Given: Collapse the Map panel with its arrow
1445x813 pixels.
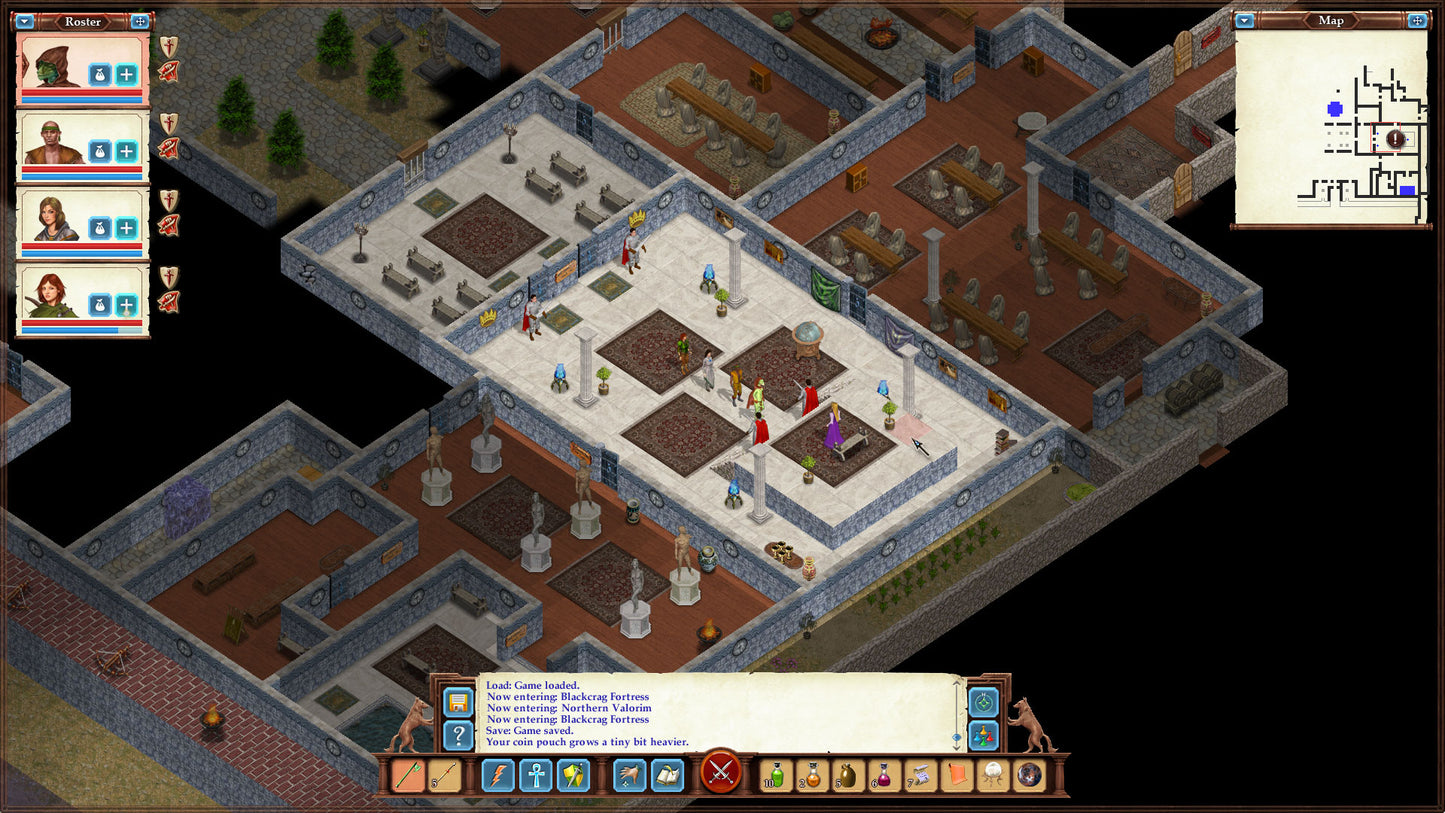Looking at the screenshot, I should (x=1243, y=20).
